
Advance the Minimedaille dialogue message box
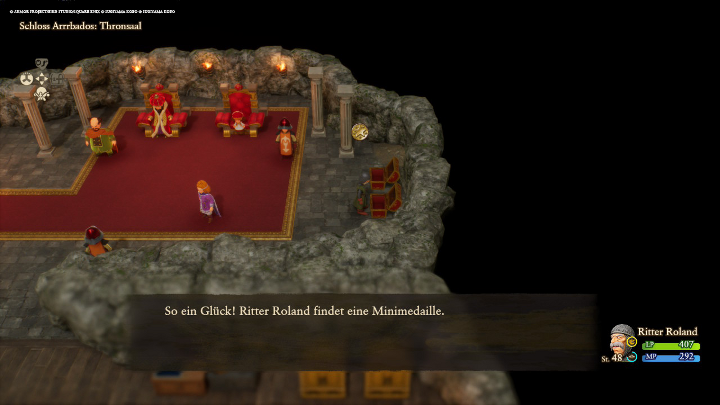[x=360, y=312]
